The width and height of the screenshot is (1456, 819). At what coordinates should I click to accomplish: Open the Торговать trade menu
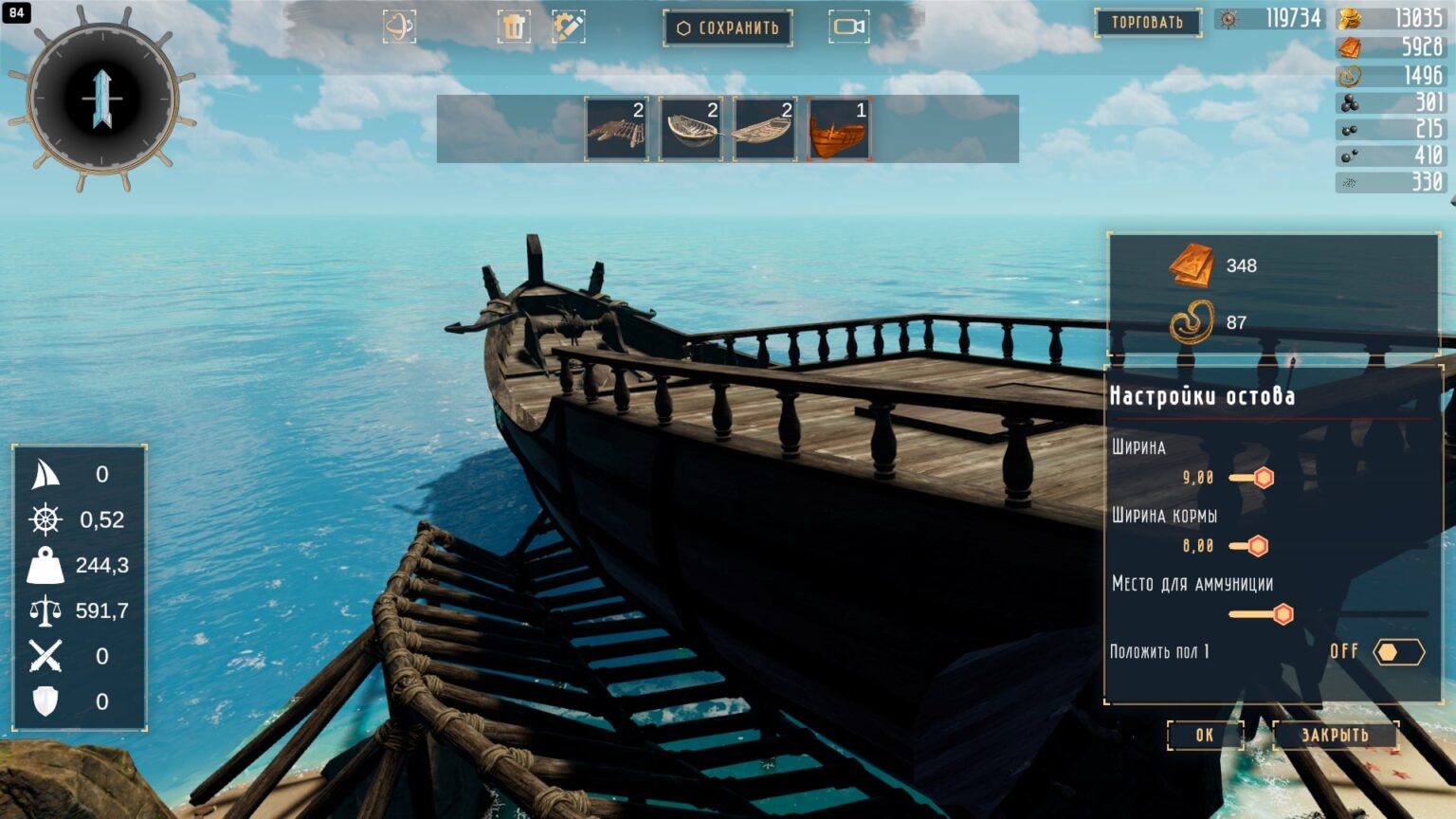[x=1147, y=22]
